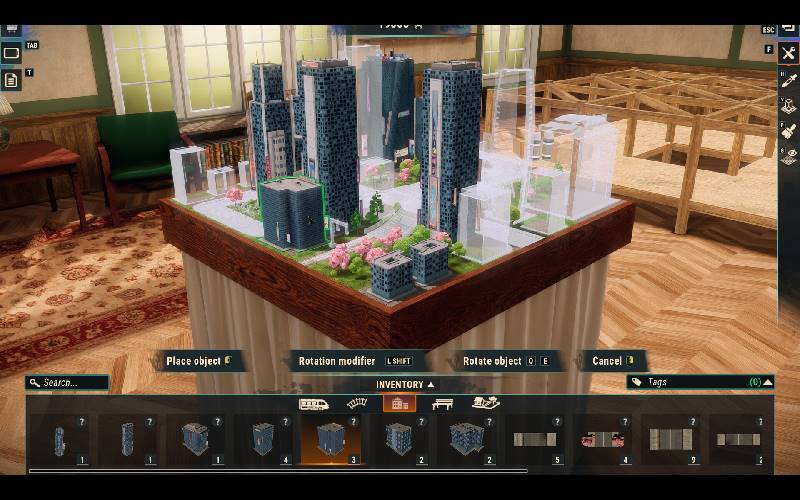This screenshot has height=500, width=800.
Task: Open the document notes icon
Action: [x=11, y=80]
